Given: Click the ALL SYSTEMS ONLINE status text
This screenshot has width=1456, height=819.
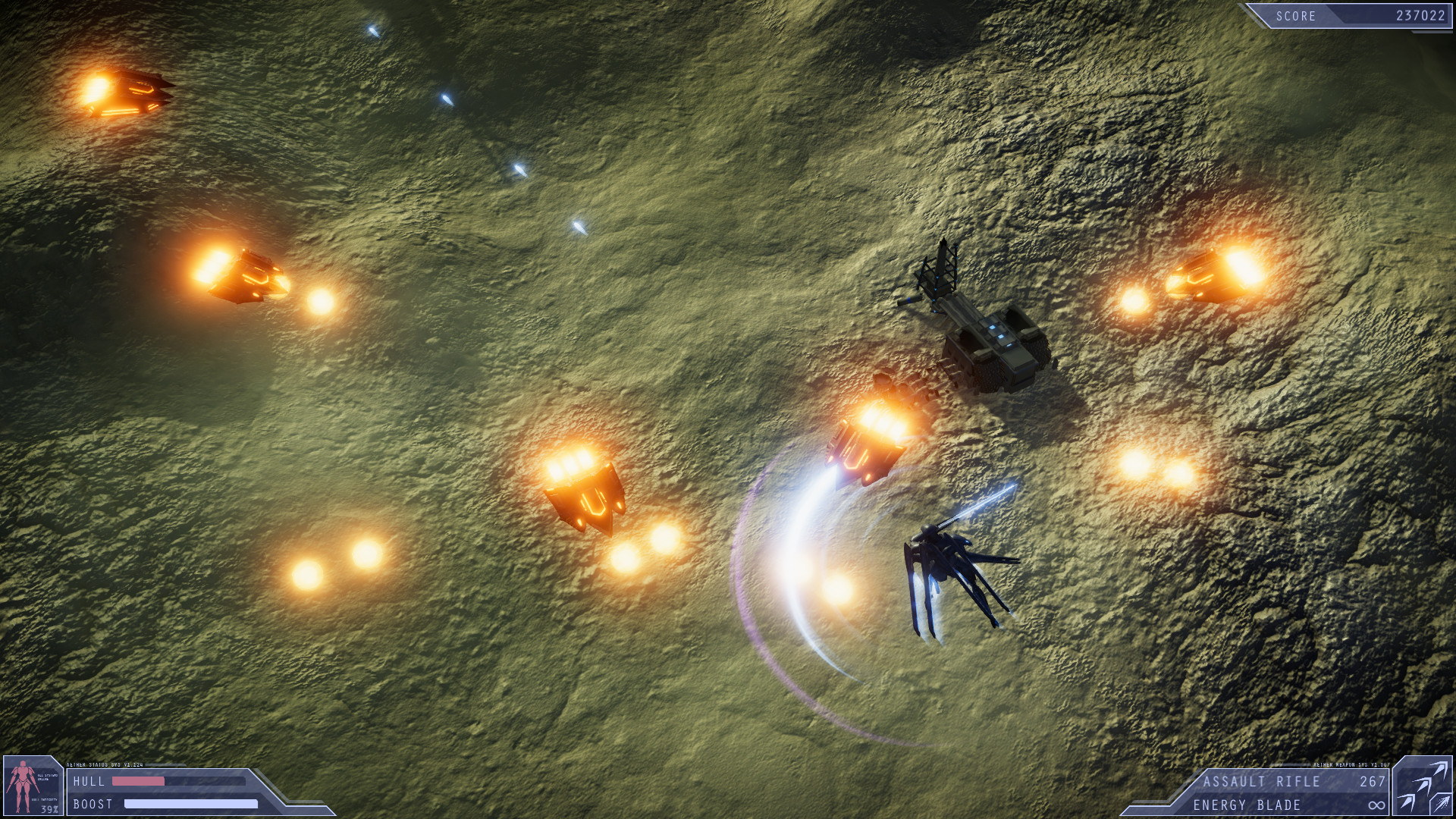Looking at the screenshot, I should [47, 778].
